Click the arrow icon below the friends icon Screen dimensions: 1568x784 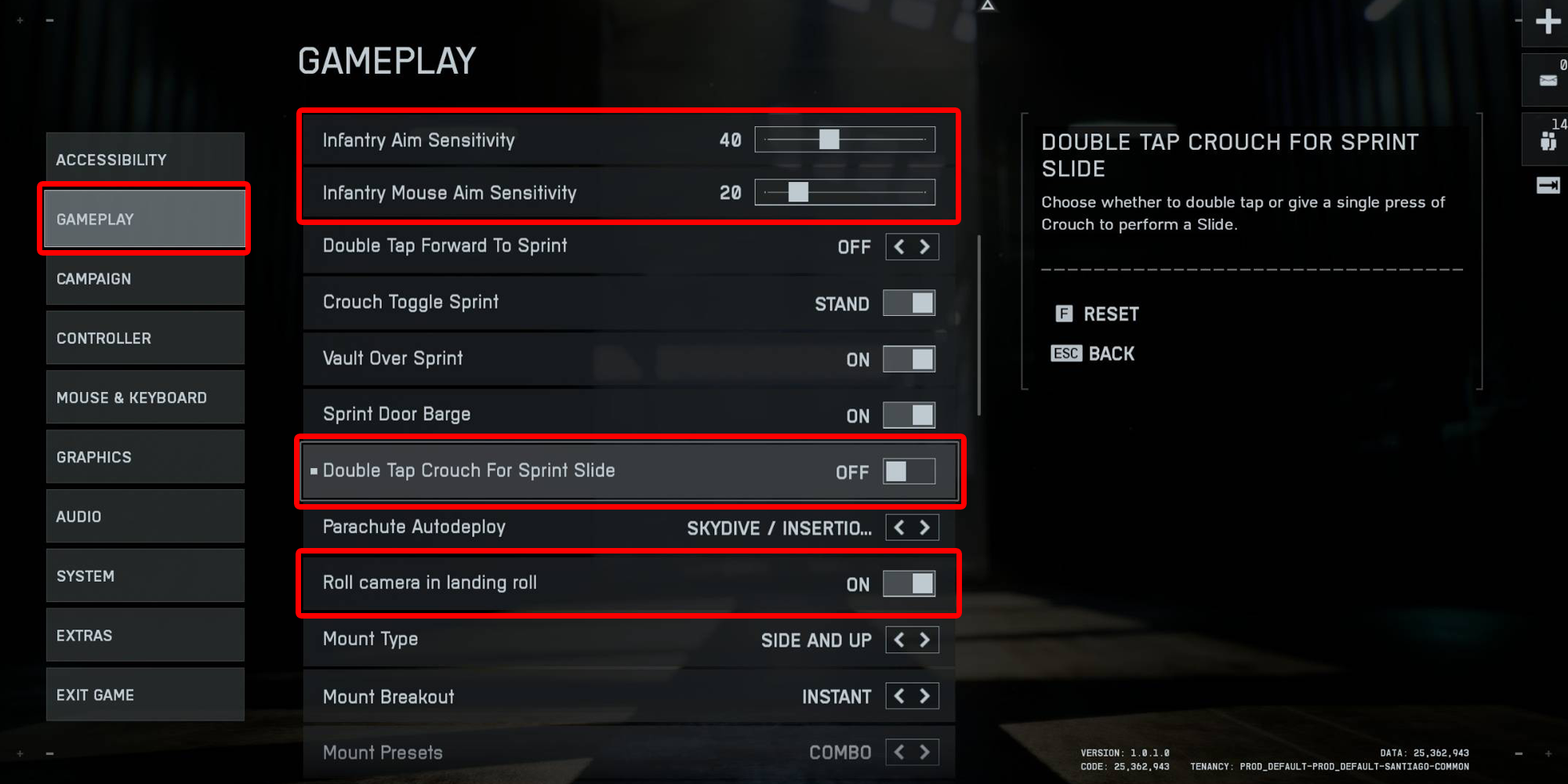[x=1545, y=185]
